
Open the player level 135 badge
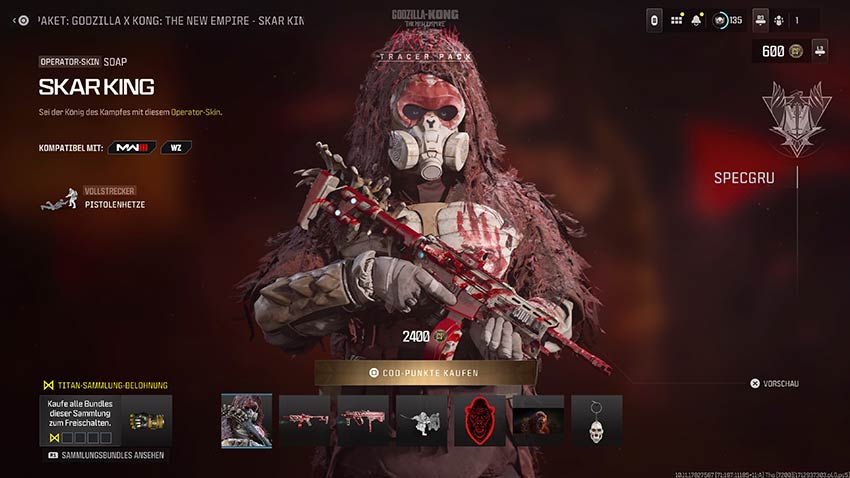click(x=728, y=20)
